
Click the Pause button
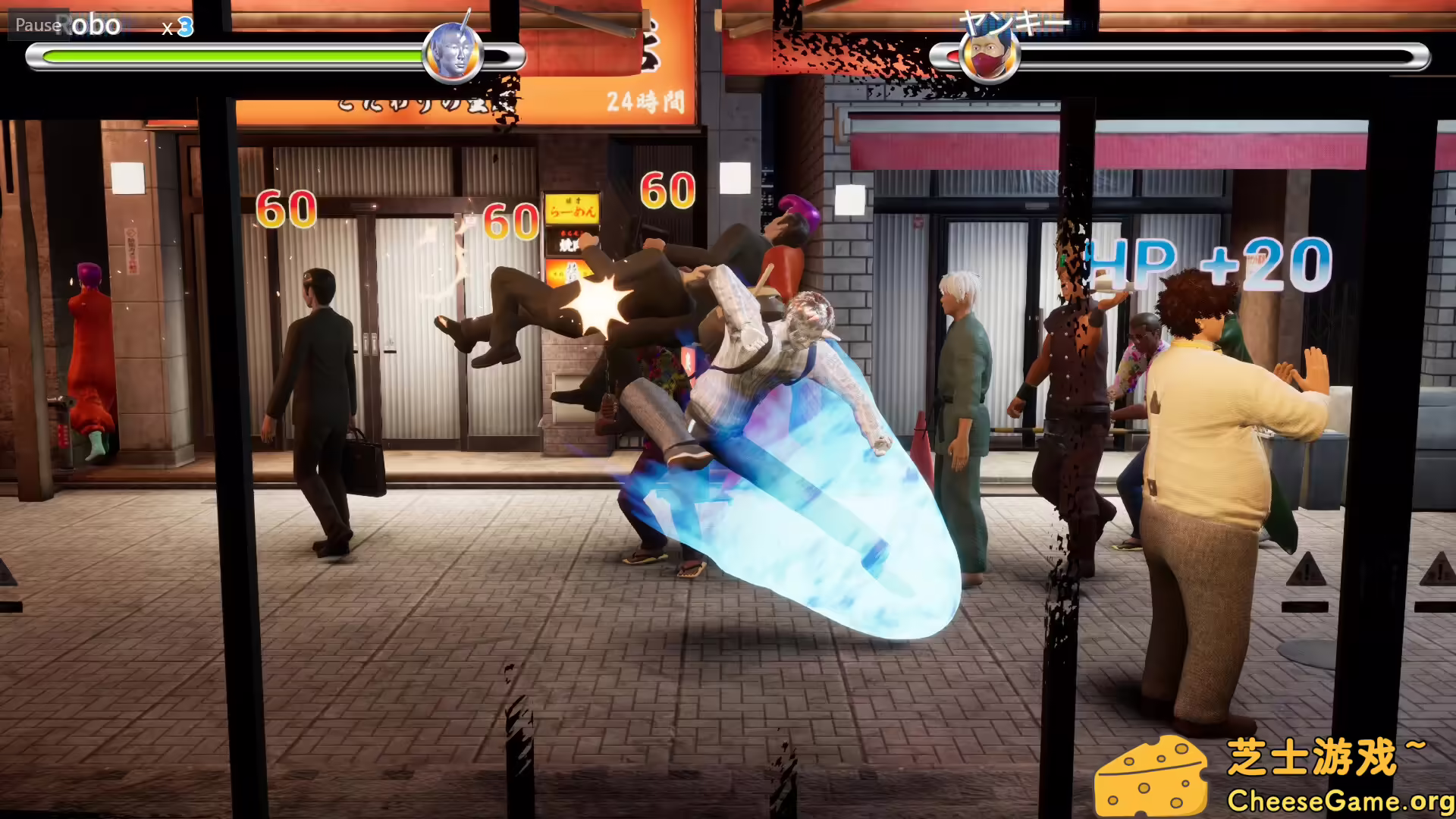point(38,25)
